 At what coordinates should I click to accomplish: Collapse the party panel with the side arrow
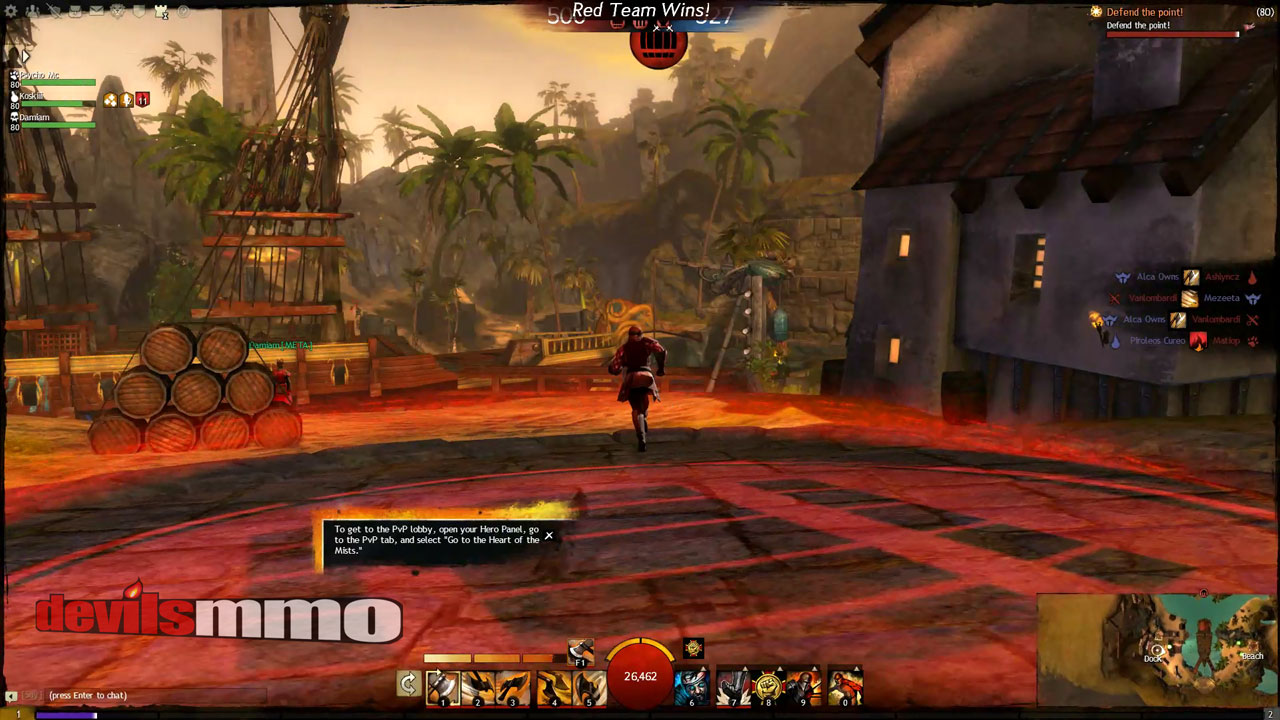tap(24, 56)
